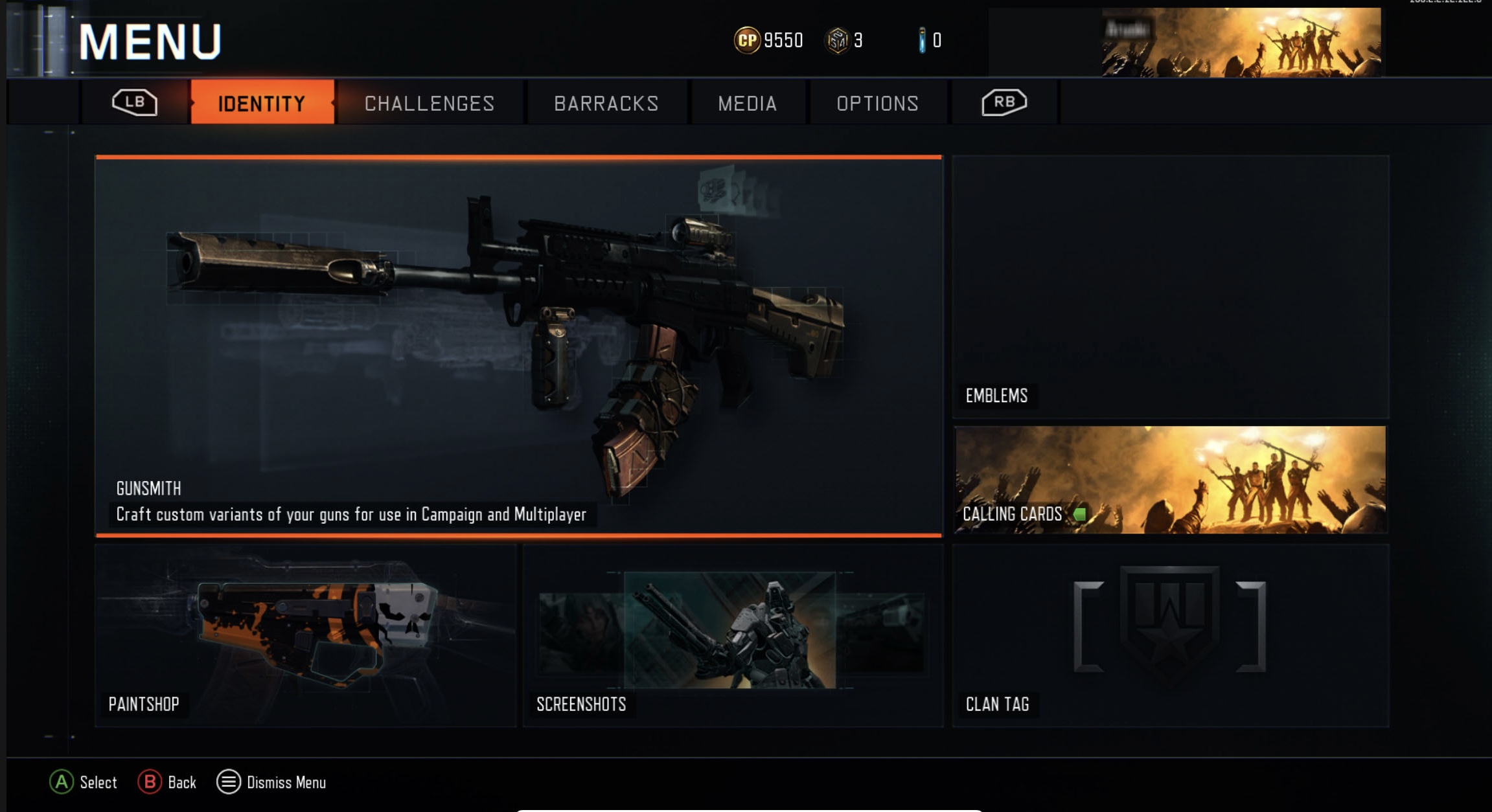Click the player calling card banner in header
The width and height of the screenshot is (1492, 812).
click(x=1240, y=42)
